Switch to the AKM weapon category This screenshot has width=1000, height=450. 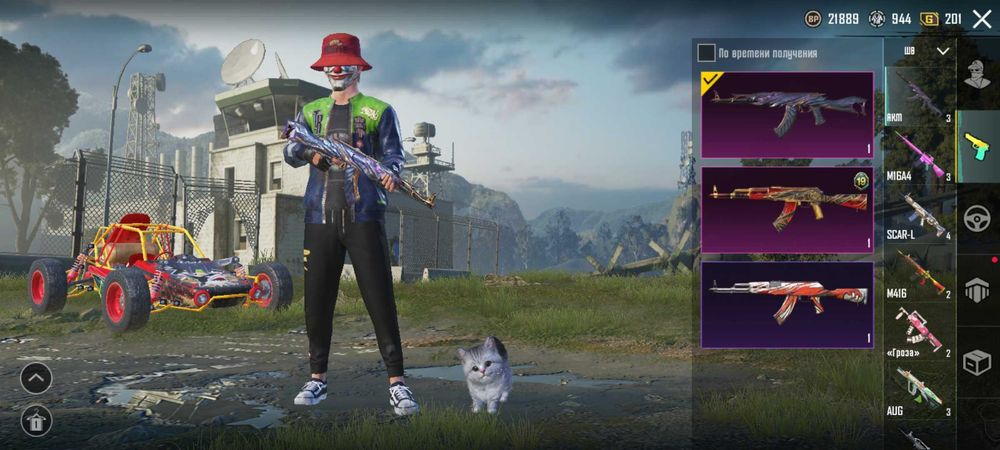click(x=919, y=96)
